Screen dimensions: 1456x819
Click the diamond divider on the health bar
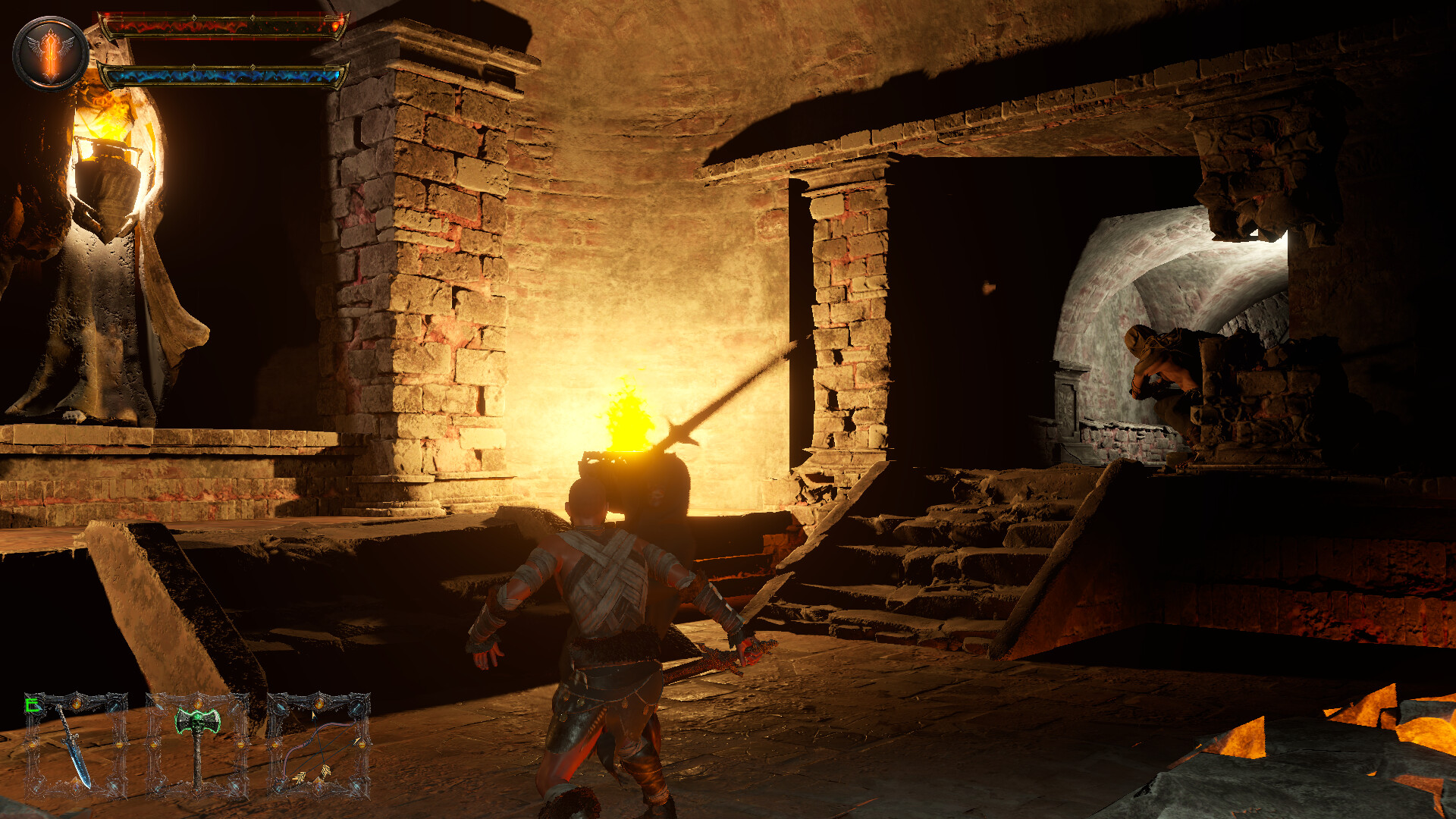[x=193, y=17]
